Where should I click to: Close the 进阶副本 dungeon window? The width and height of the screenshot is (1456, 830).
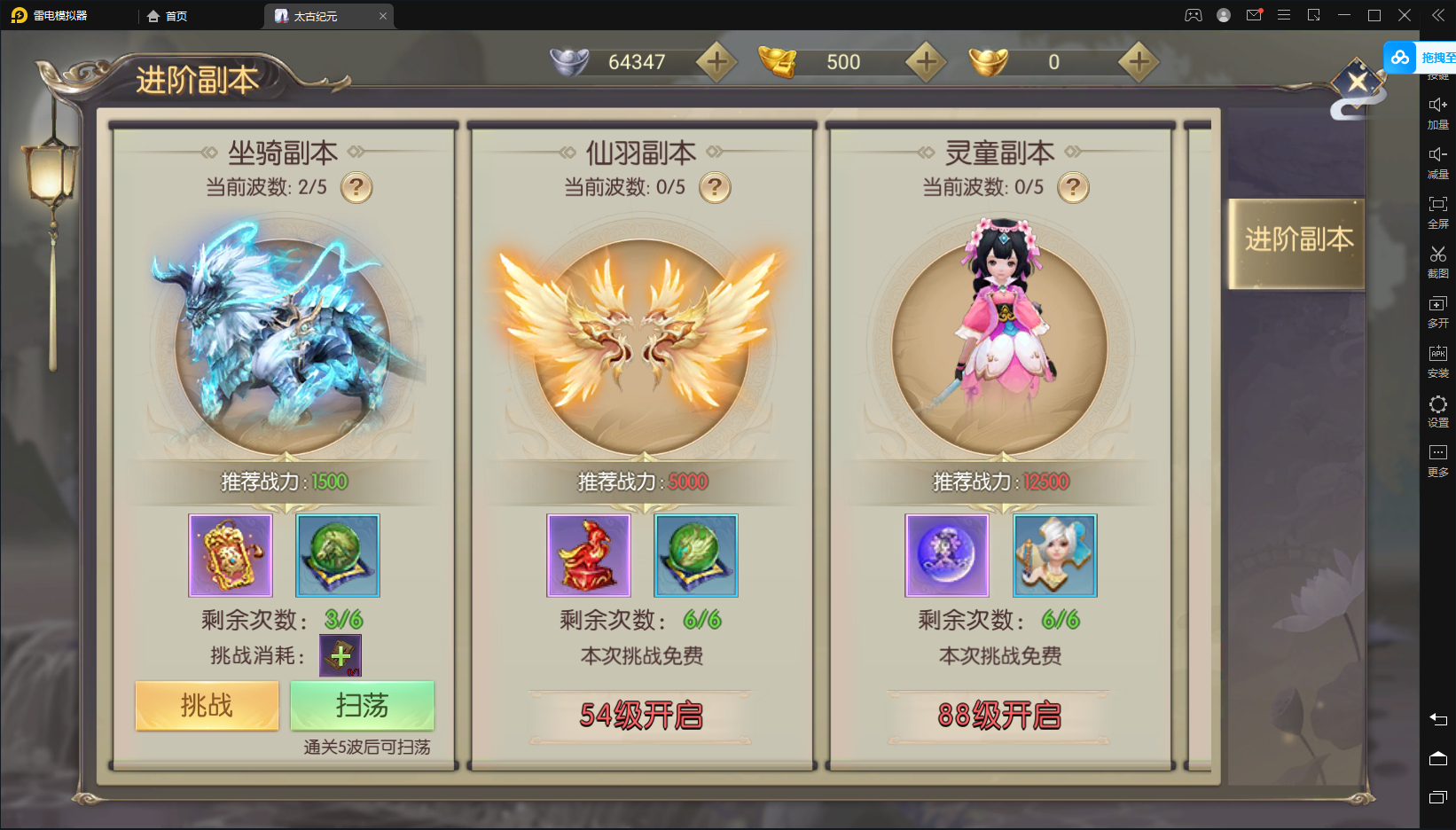pyautogui.click(x=1357, y=83)
